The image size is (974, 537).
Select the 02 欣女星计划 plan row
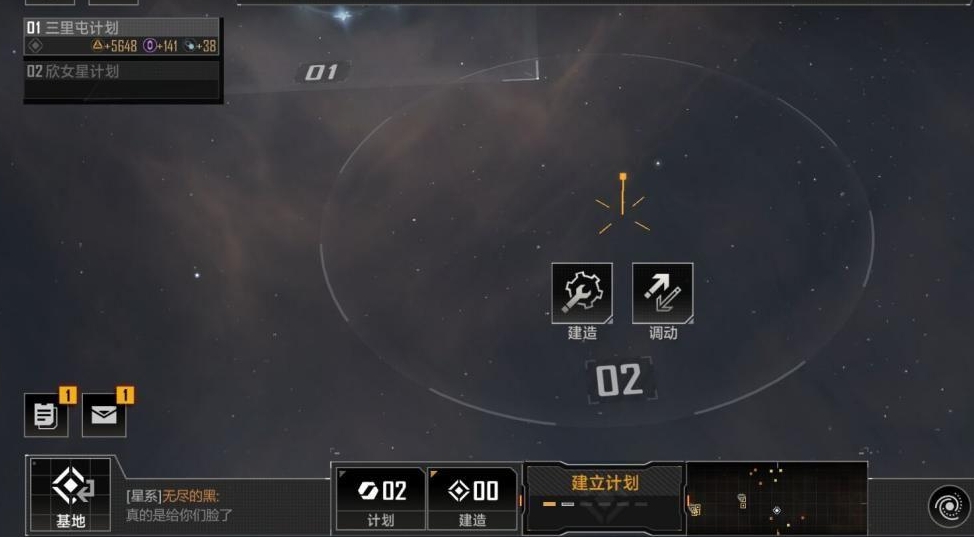(x=122, y=72)
